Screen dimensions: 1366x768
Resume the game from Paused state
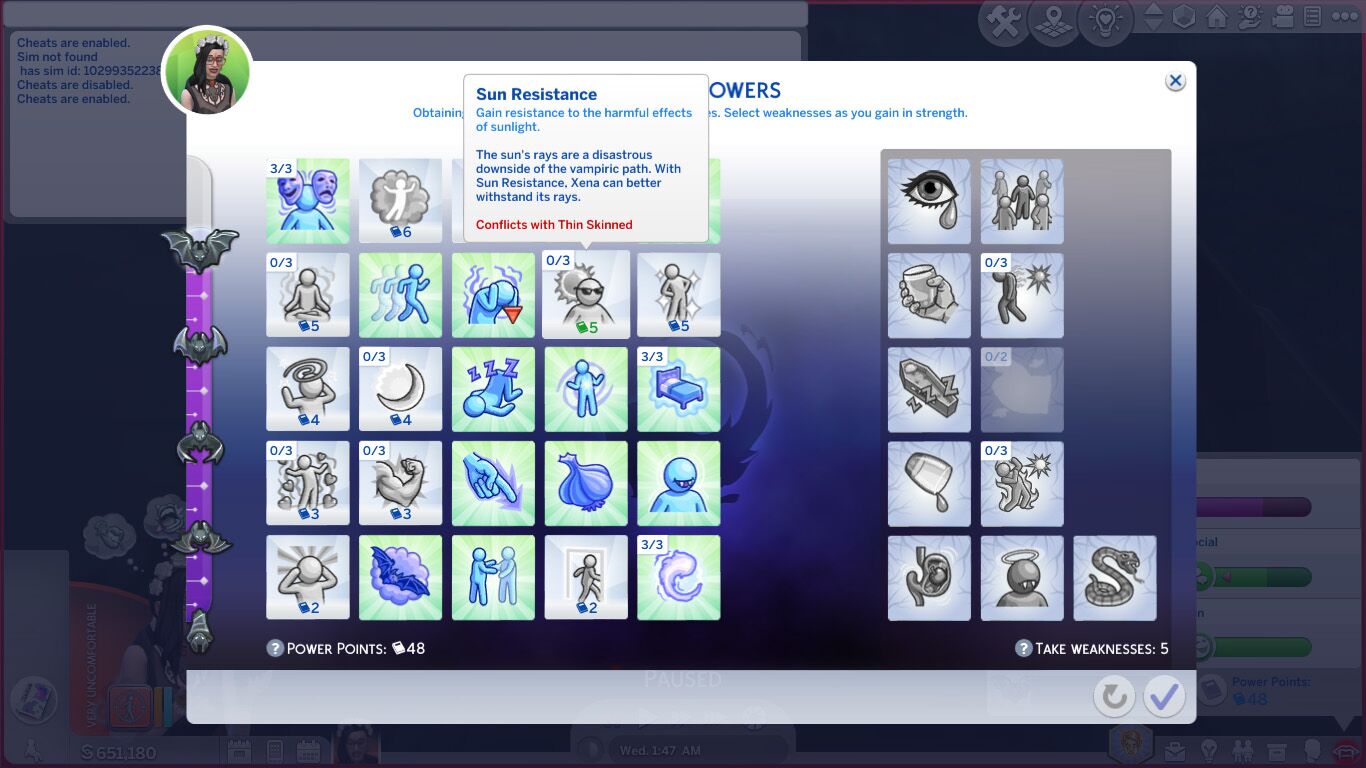(646, 714)
